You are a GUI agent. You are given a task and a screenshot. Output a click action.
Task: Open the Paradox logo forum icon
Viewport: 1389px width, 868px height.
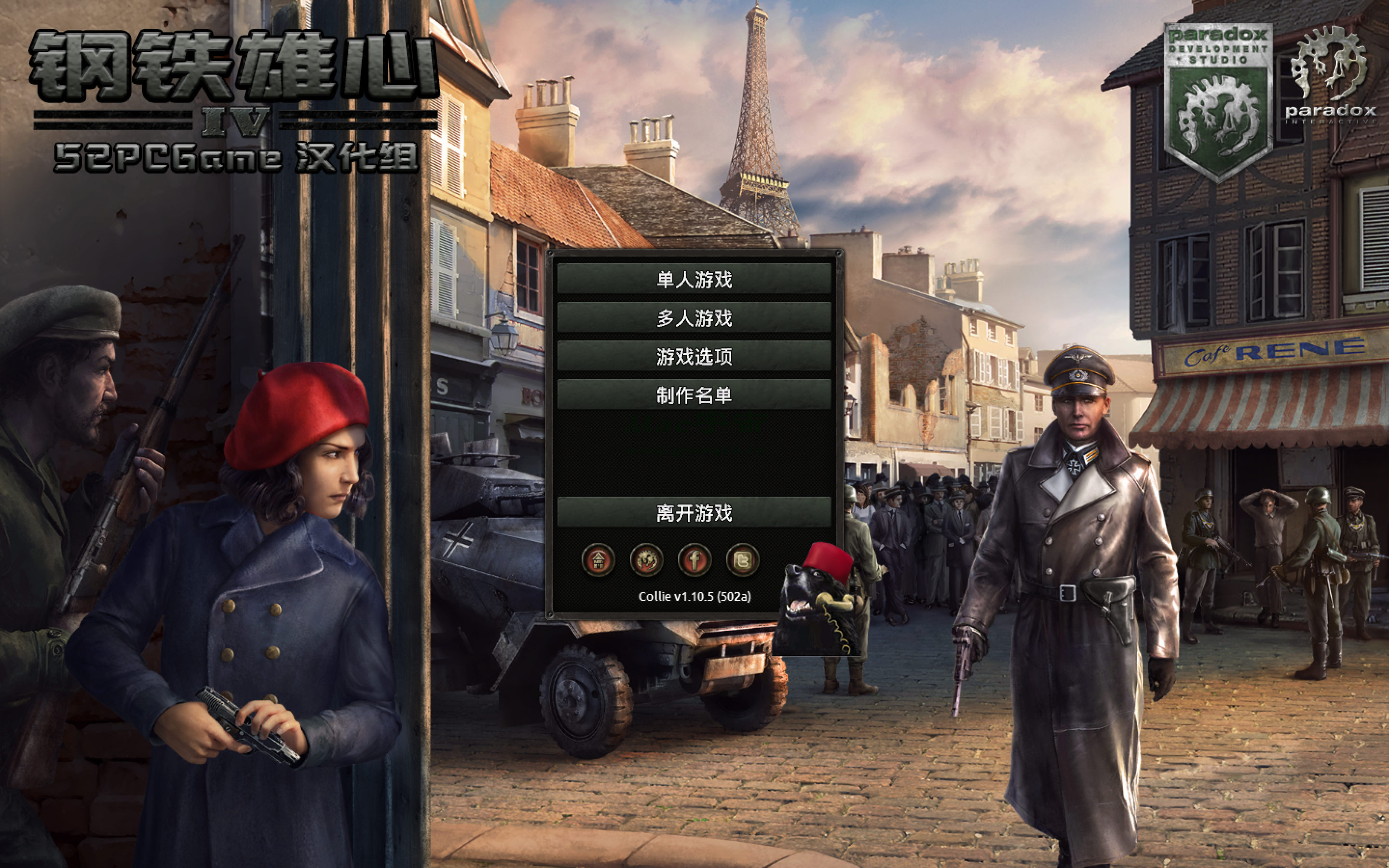pos(646,560)
